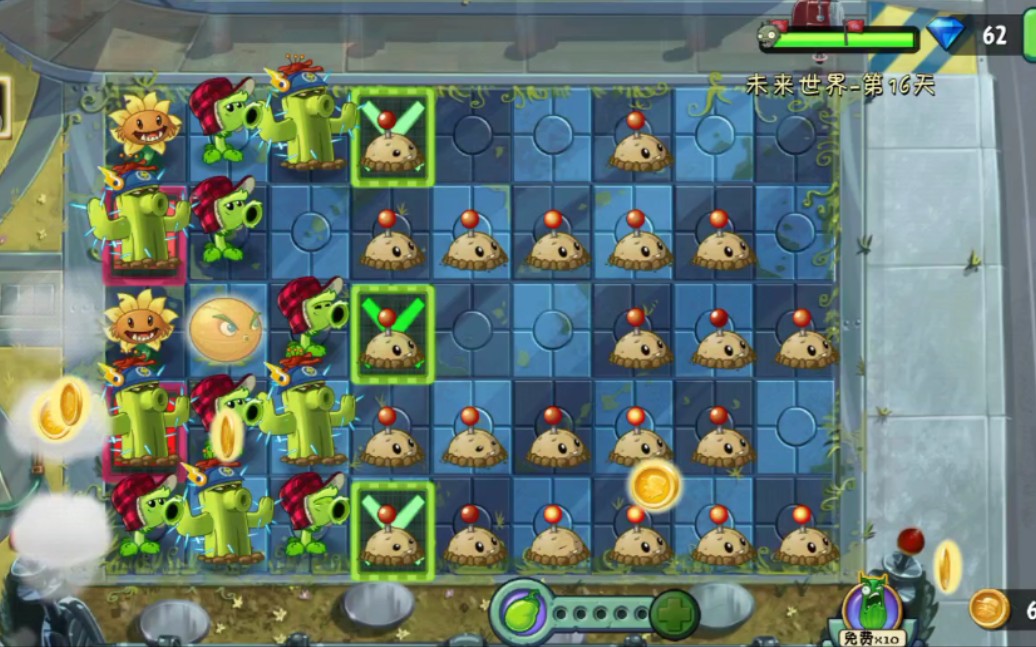Activate the free cucumber power-up
Image resolution: width=1036 pixels, height=647 pixels.
[871, 609]
